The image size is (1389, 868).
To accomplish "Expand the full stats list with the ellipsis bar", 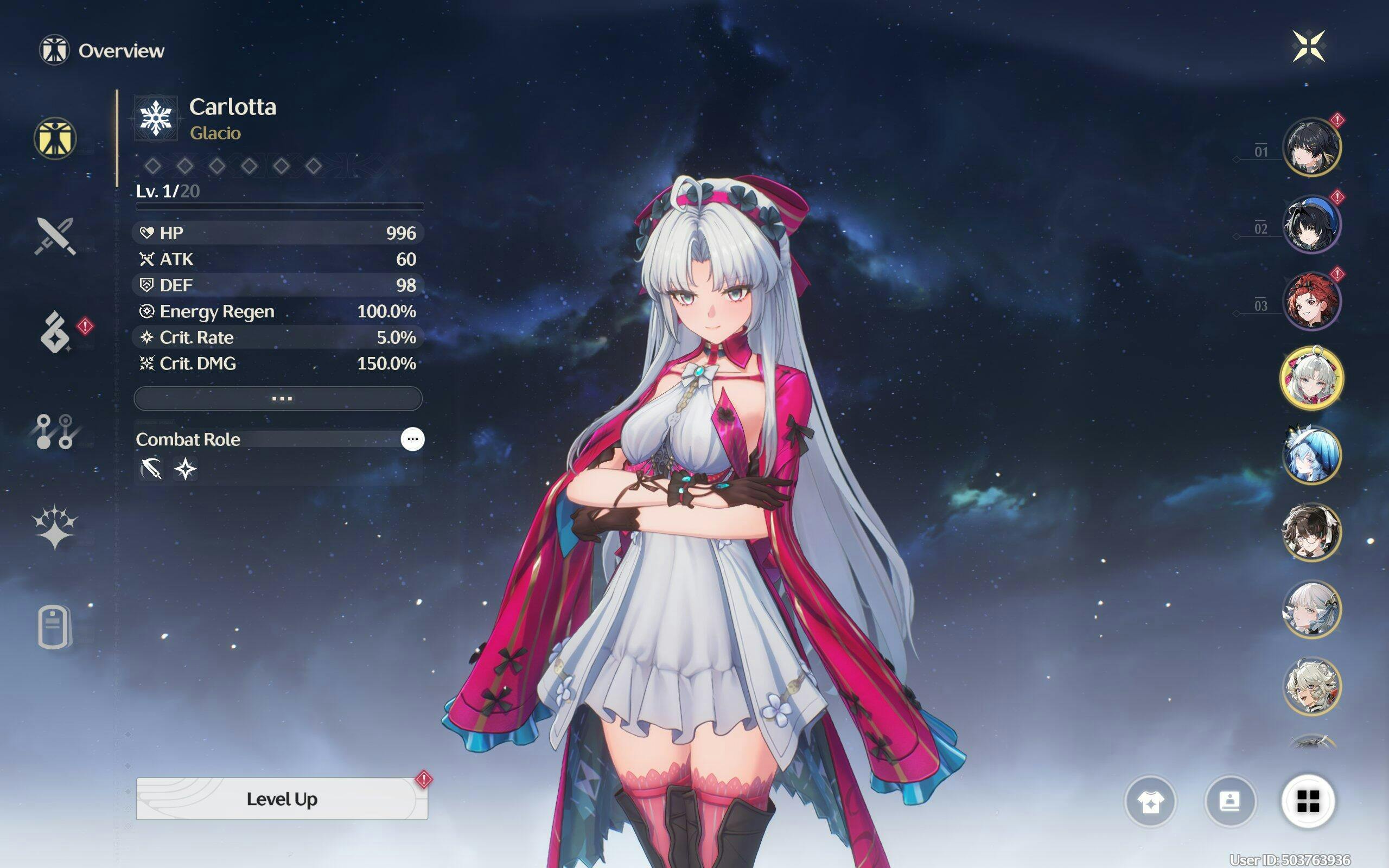I will pyautogui.click(x=278, y=398).
